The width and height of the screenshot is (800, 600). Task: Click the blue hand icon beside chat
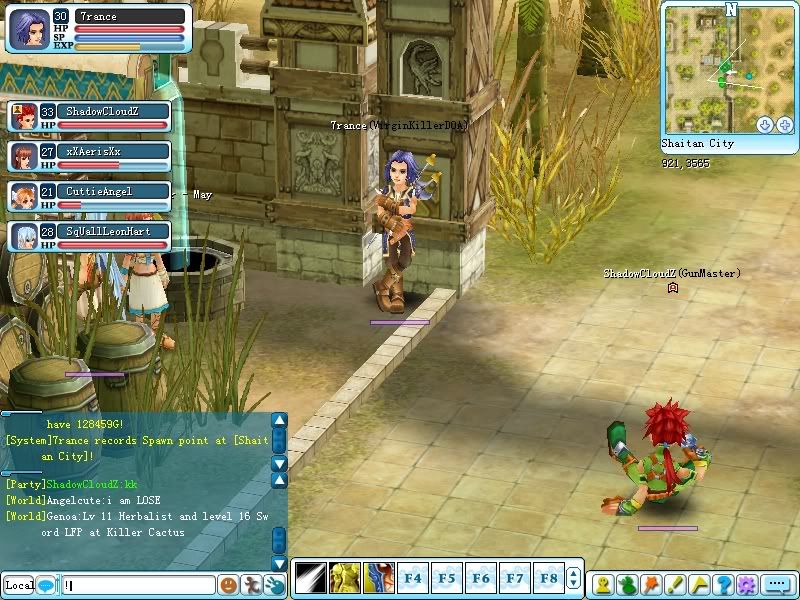point(273,585)
